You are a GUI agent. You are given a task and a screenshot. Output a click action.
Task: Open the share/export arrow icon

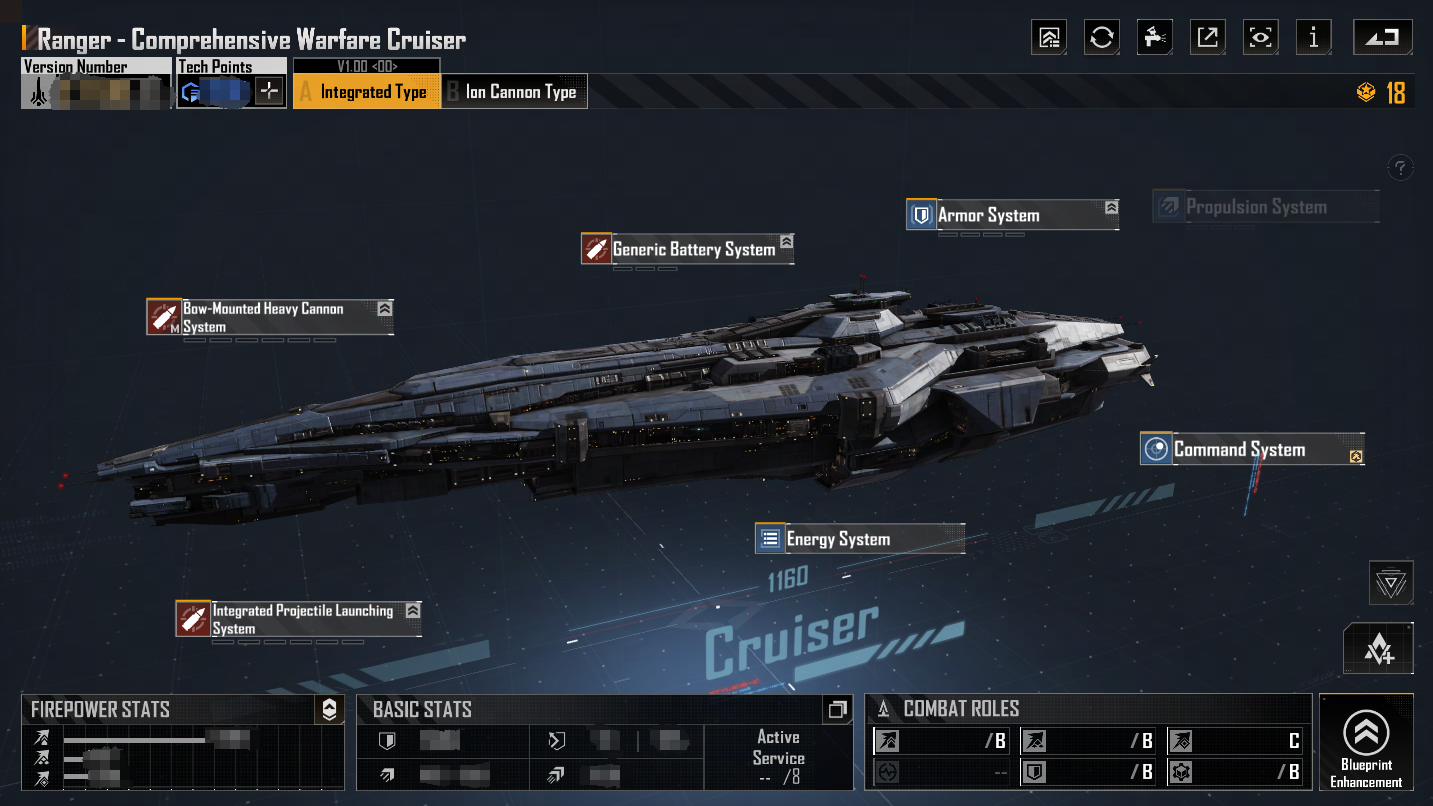pos(1208,38)
